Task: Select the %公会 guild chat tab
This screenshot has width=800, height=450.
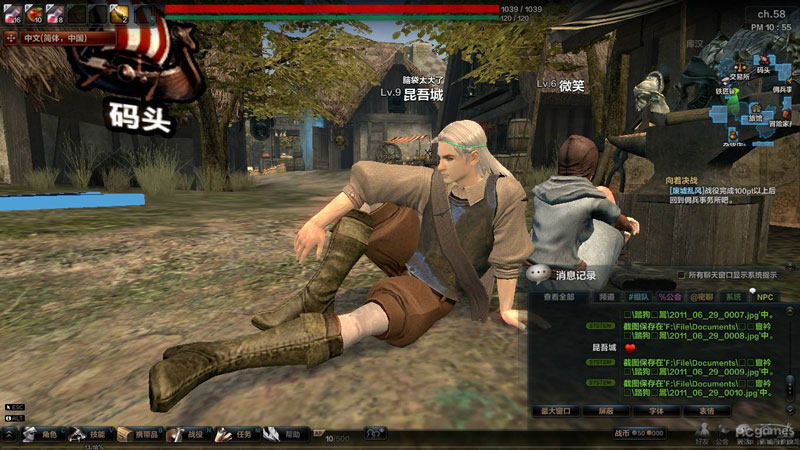Action: tap(669, 297)
